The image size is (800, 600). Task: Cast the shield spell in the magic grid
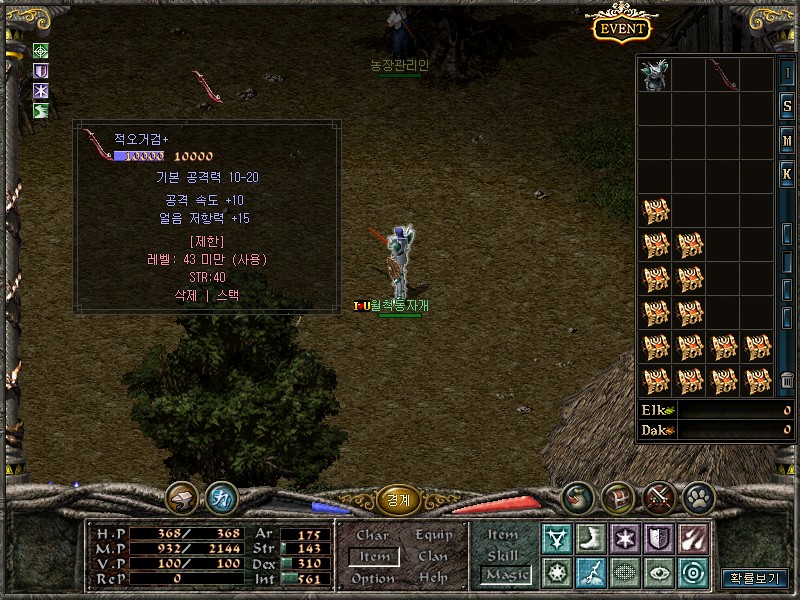(x=659, y=539)
